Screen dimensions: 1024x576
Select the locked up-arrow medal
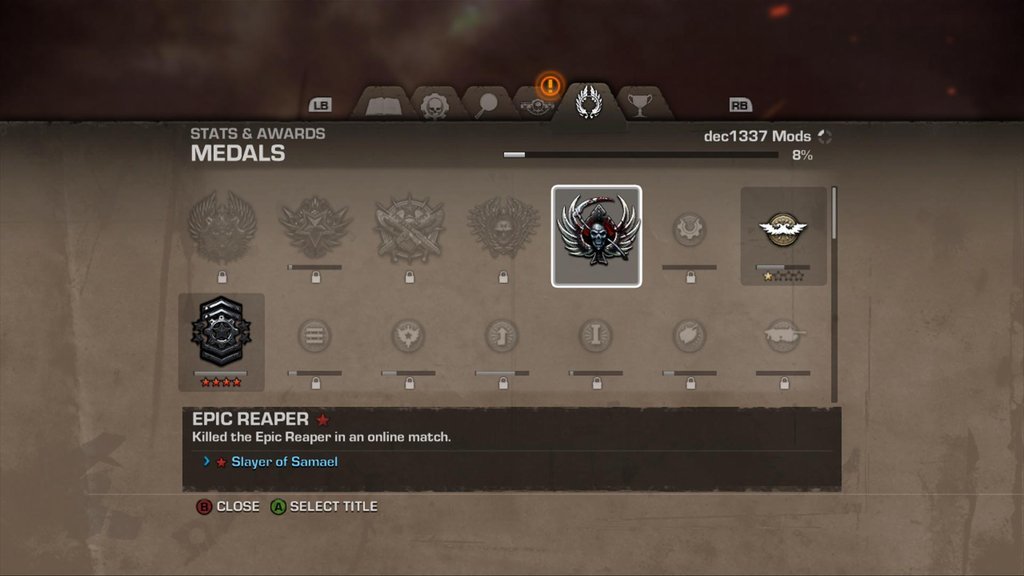coord(502,335)
